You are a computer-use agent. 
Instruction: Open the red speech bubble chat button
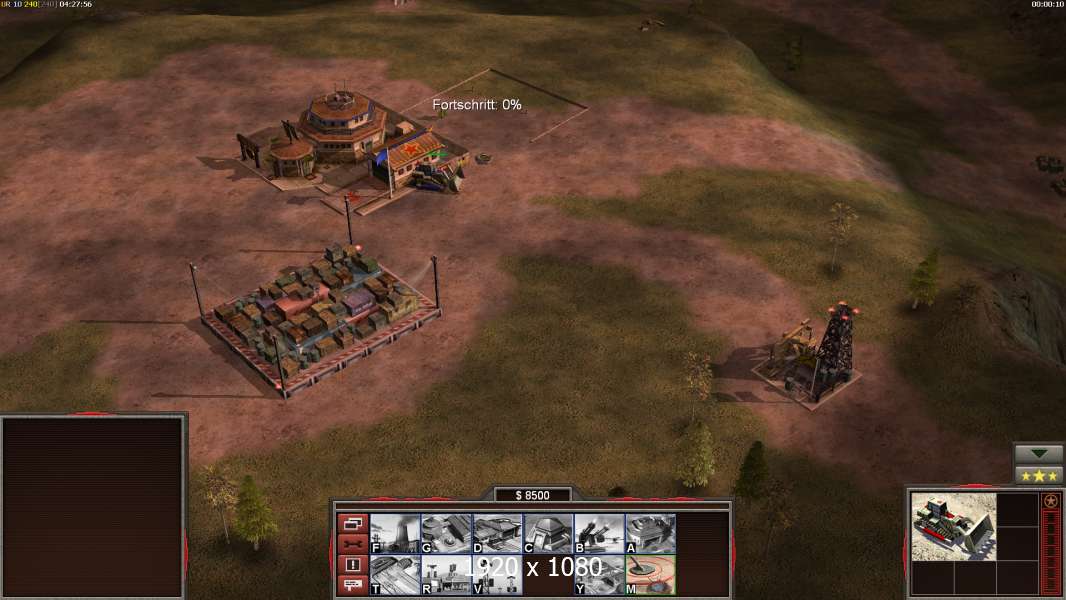click(x=352, y=586)
